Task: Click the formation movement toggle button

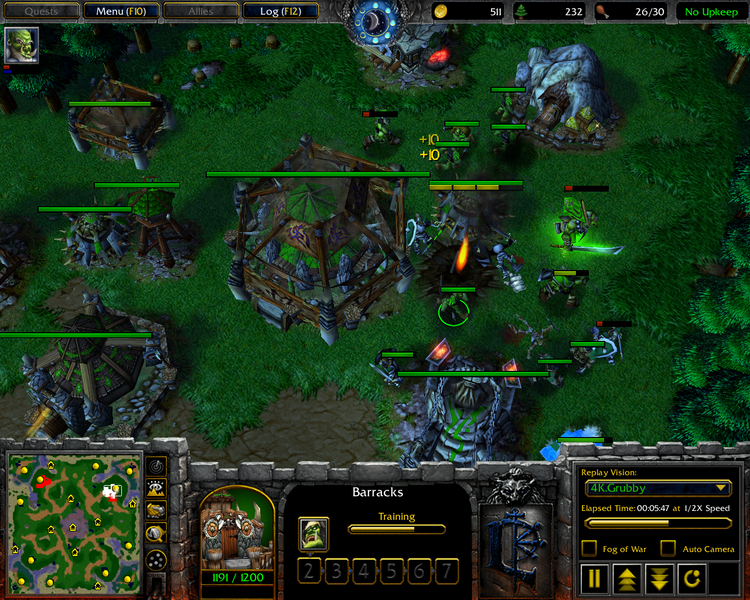Action: [157, 560]
